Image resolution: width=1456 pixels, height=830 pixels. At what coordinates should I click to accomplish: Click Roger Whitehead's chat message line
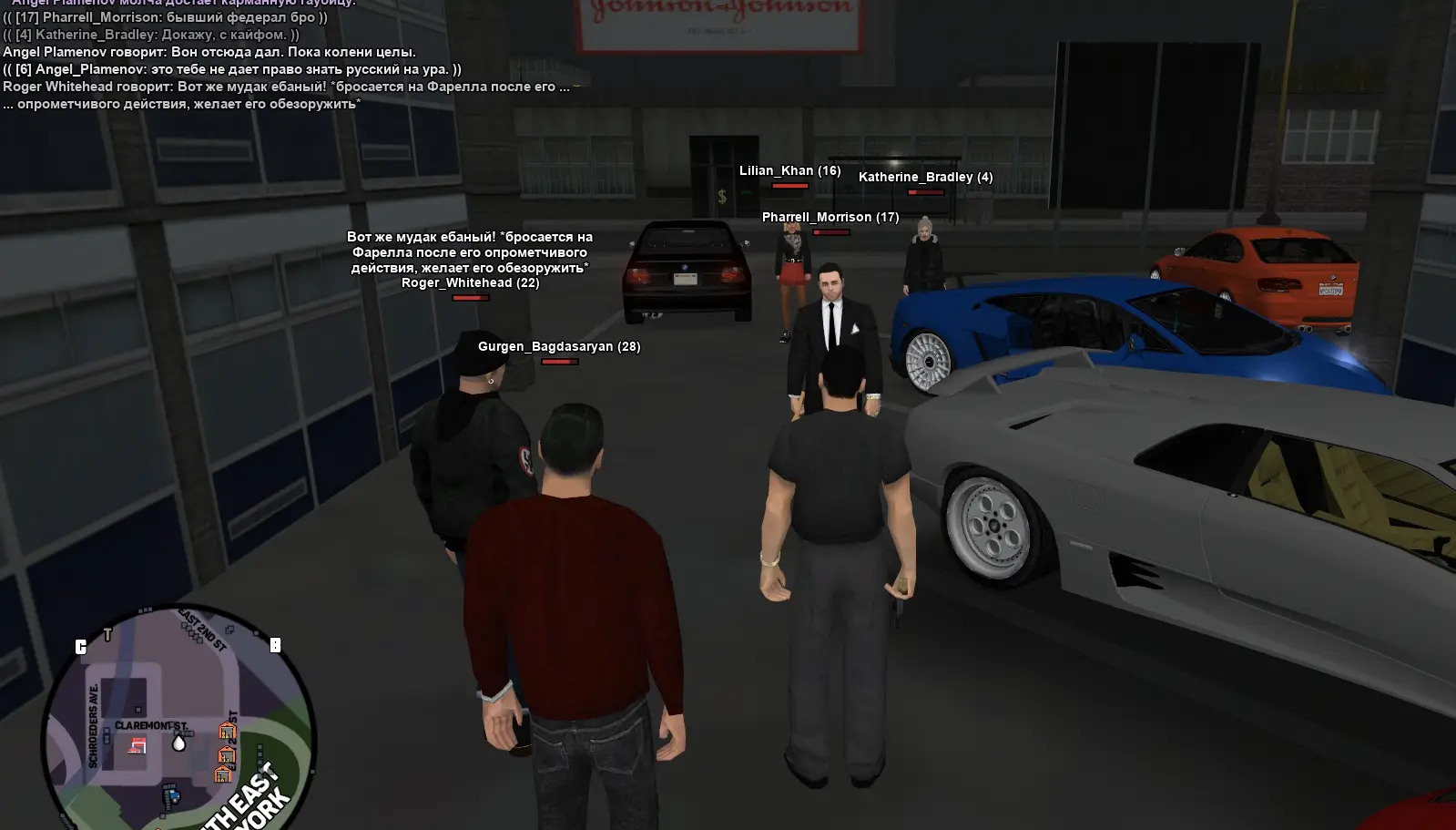286,87
